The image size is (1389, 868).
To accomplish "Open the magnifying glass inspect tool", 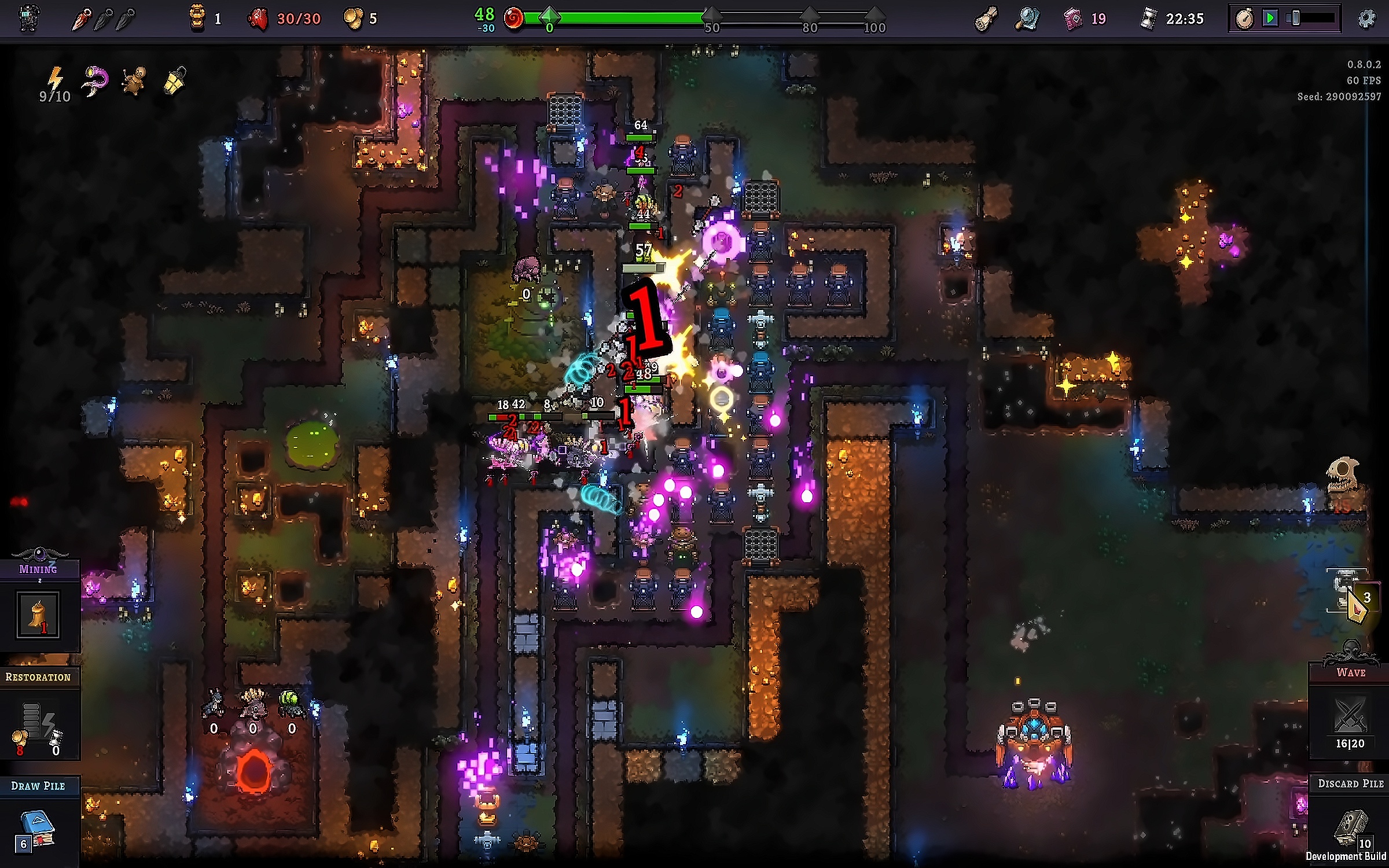I will pos(1027,19).
